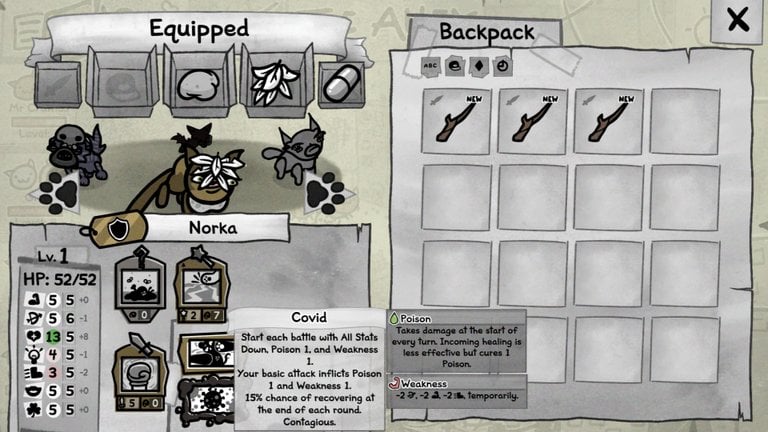768x432 pixels.
Task: Sort backpack with the ABC filter
Action: coord(432,65)
